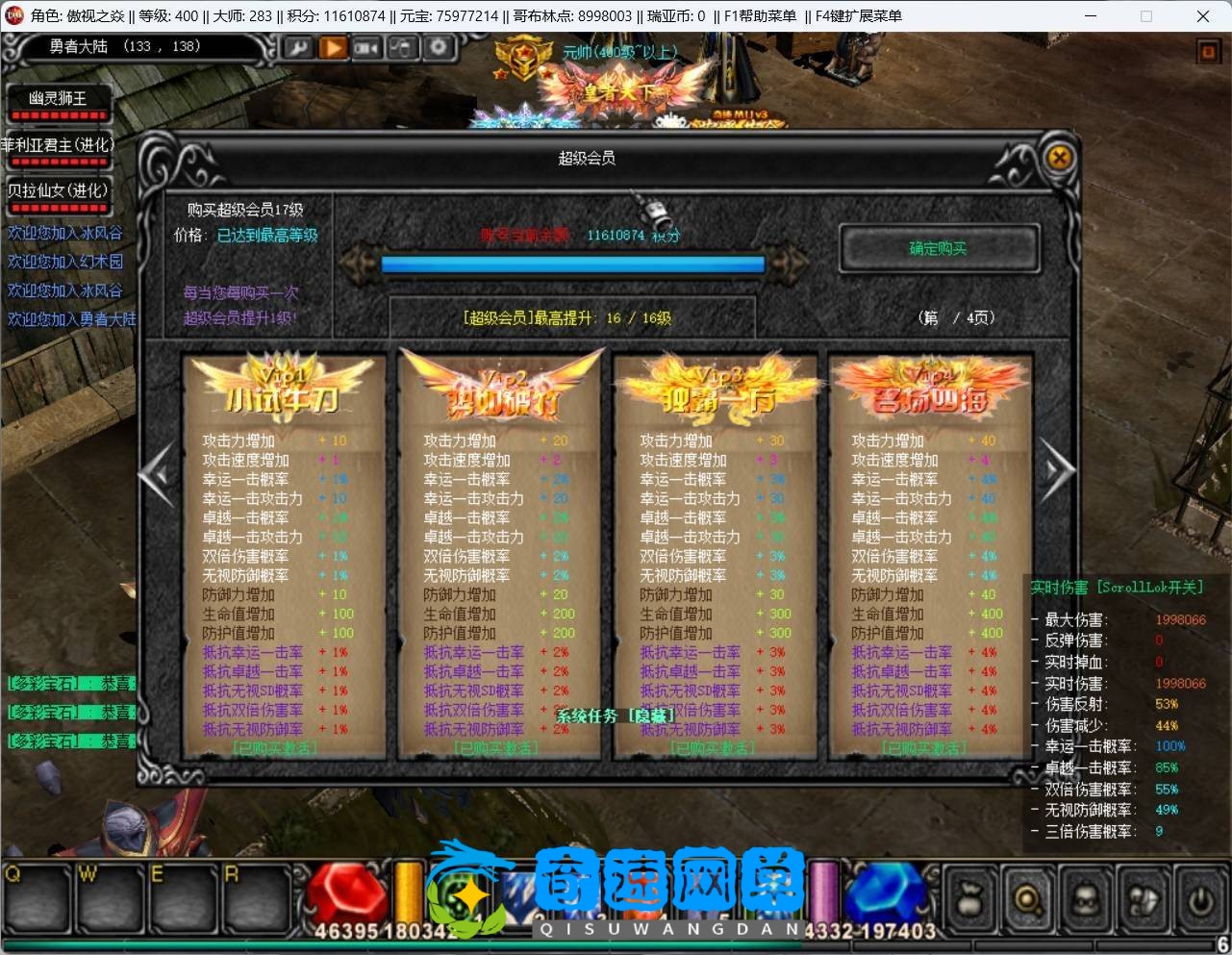Activate the orange play arrow button
Viewport: 1232px width, 955px height.
332,47
